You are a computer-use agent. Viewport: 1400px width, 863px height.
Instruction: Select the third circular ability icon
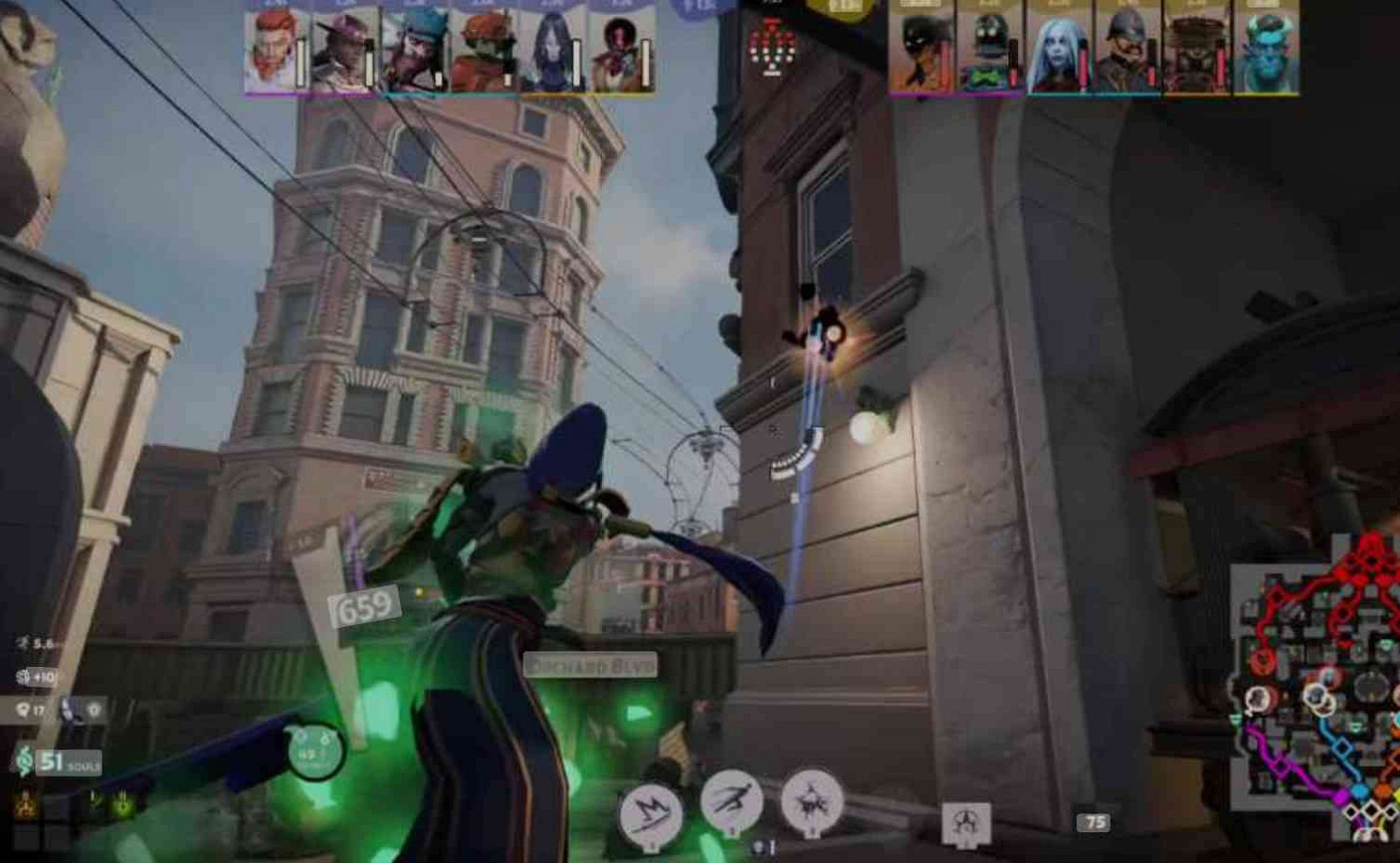812,804
